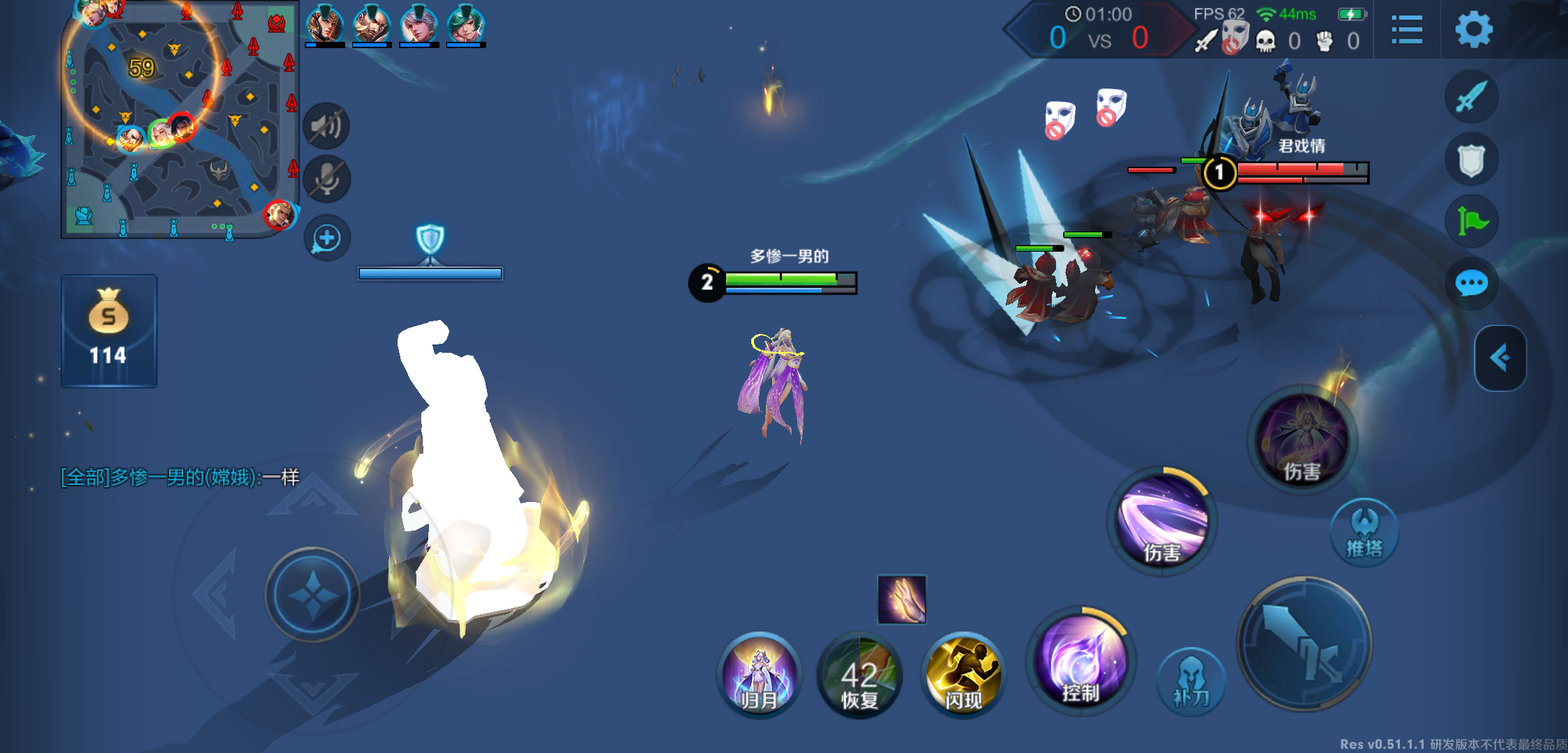Use the hand item active slot
Viewport: 1568px width, 753px height.
tap(902, 599)
